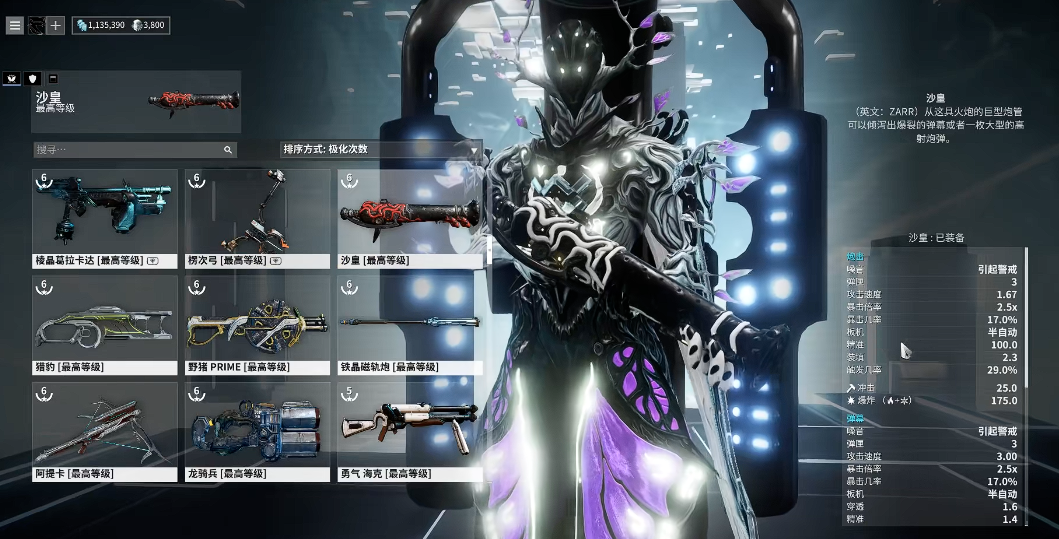Image resolution: width=1059 pixels, height=539 pixels.
Task: Switch to the shield icon filter tab
Action: [x=33, y=78]
